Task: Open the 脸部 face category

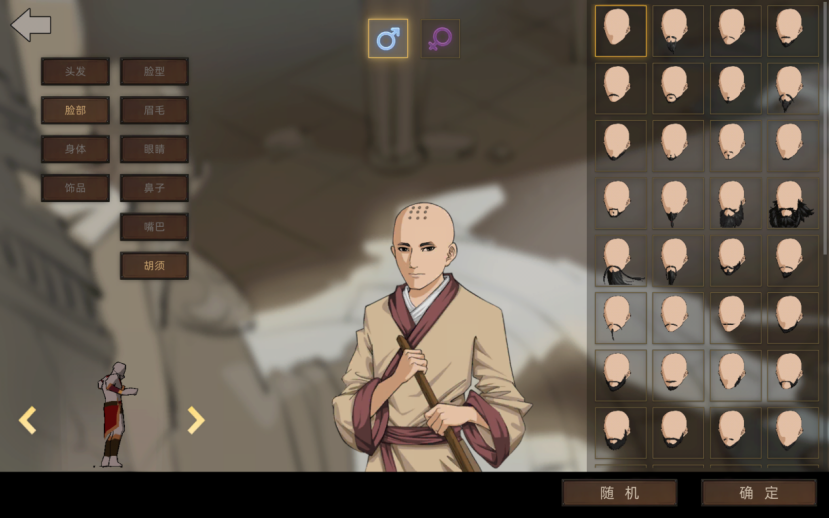Action: [x=75, y=110]
